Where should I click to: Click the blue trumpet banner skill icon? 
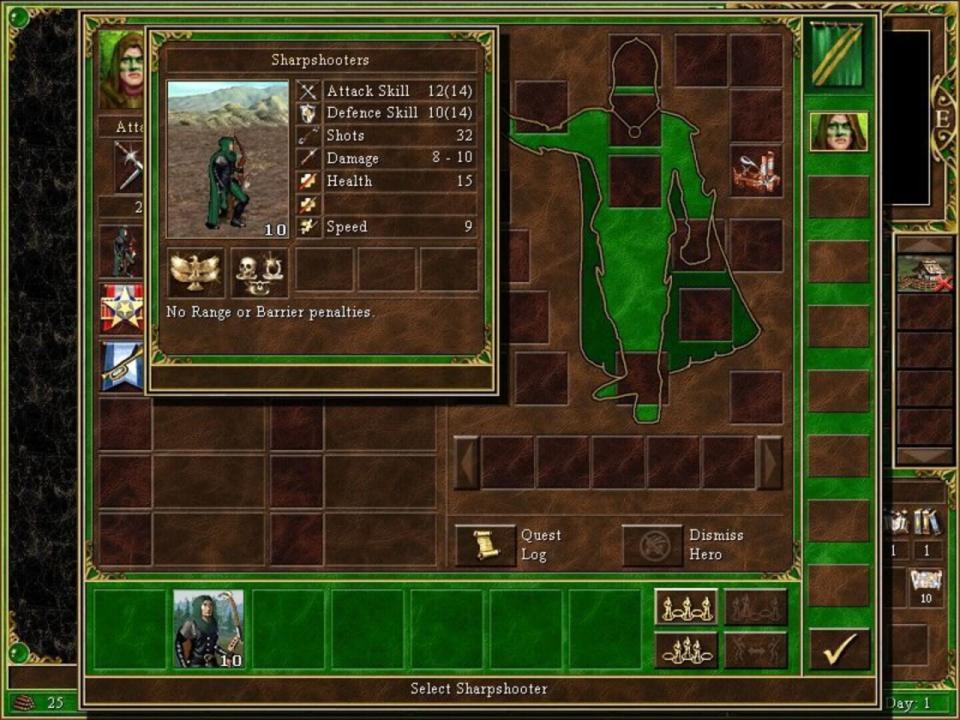pos(121,366)
